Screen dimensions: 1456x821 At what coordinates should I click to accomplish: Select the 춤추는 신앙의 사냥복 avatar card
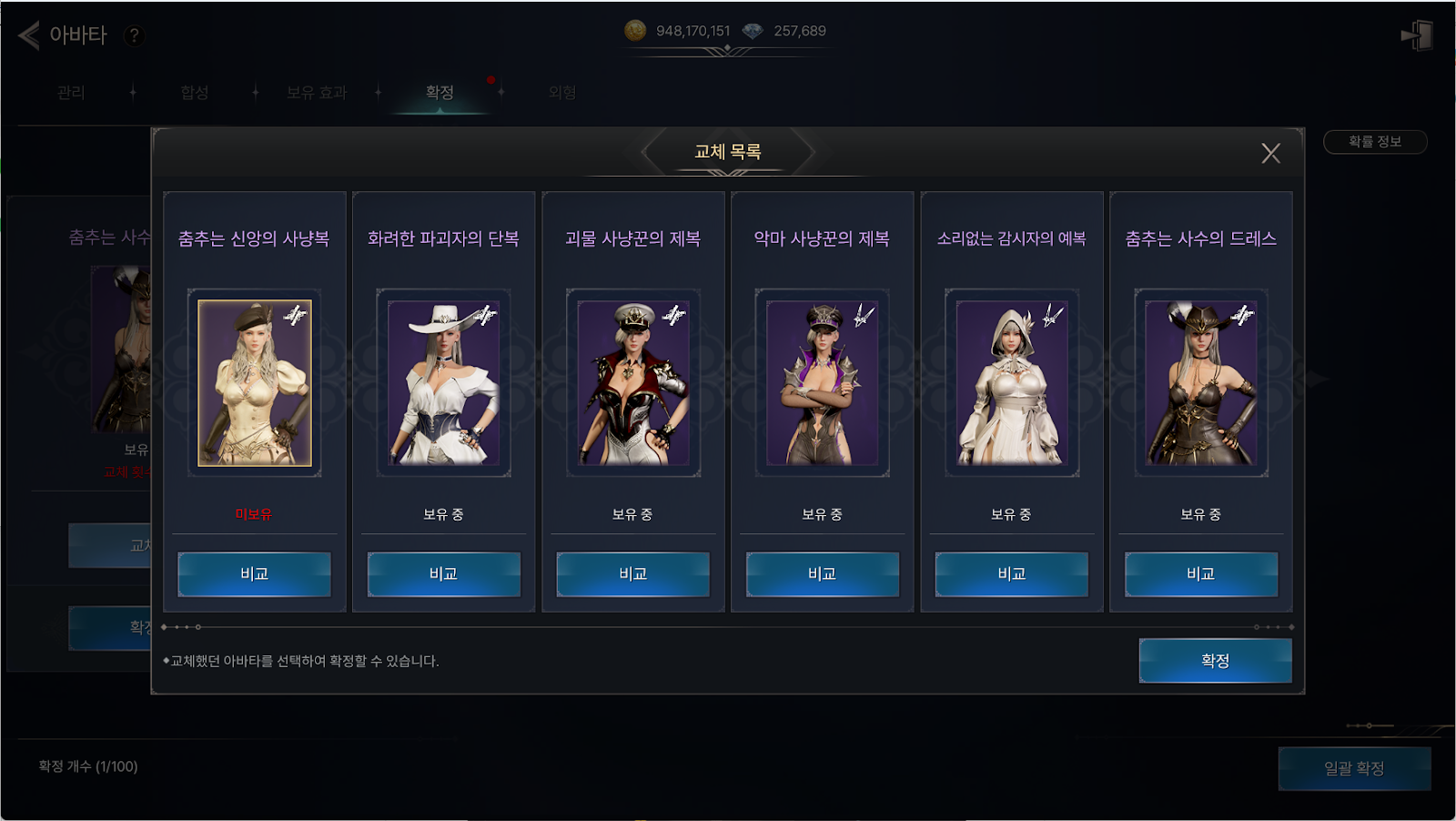(255, 383)
